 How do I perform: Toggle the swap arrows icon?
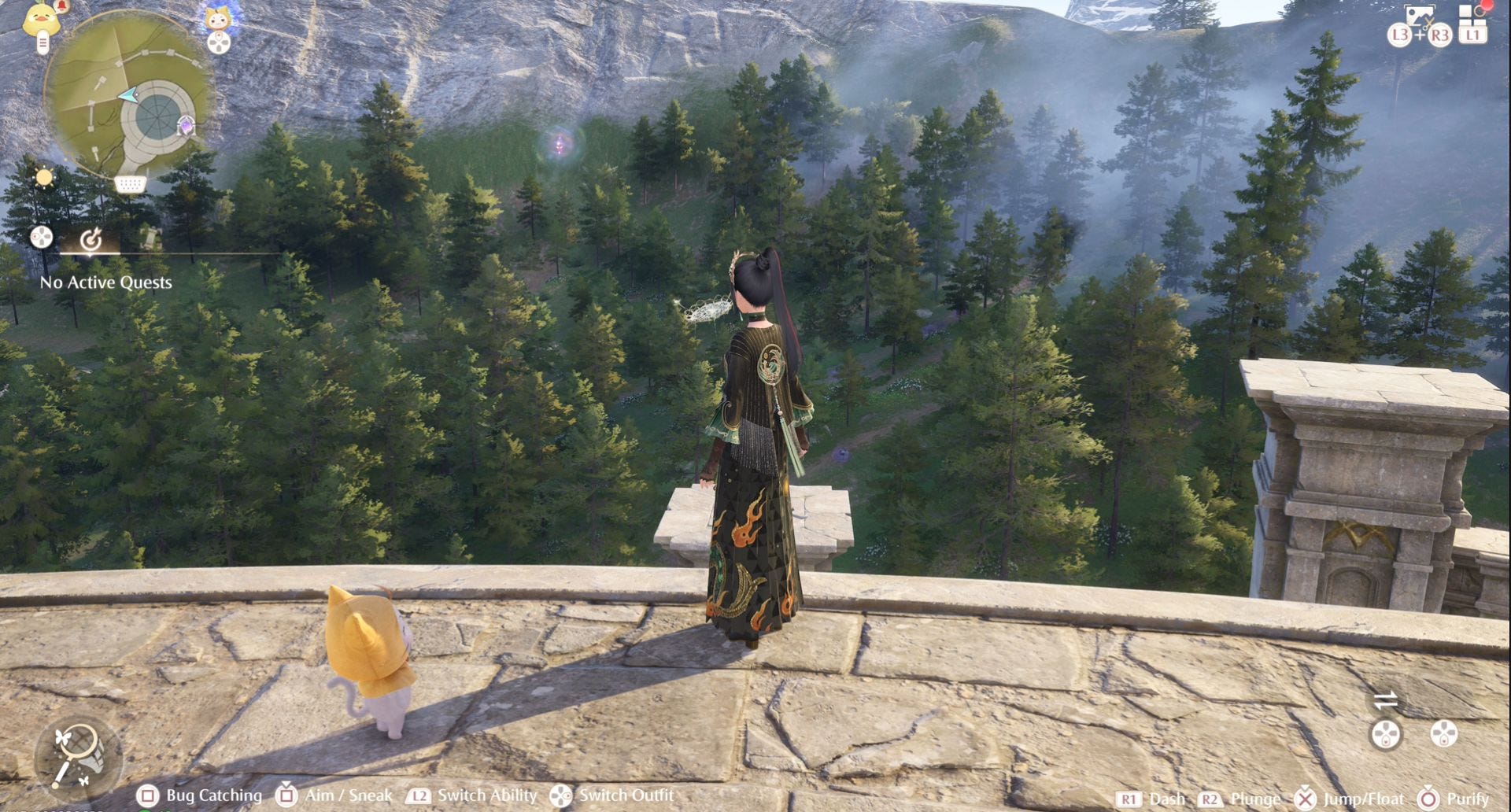pyautogui.click(x=1385, y=699)
